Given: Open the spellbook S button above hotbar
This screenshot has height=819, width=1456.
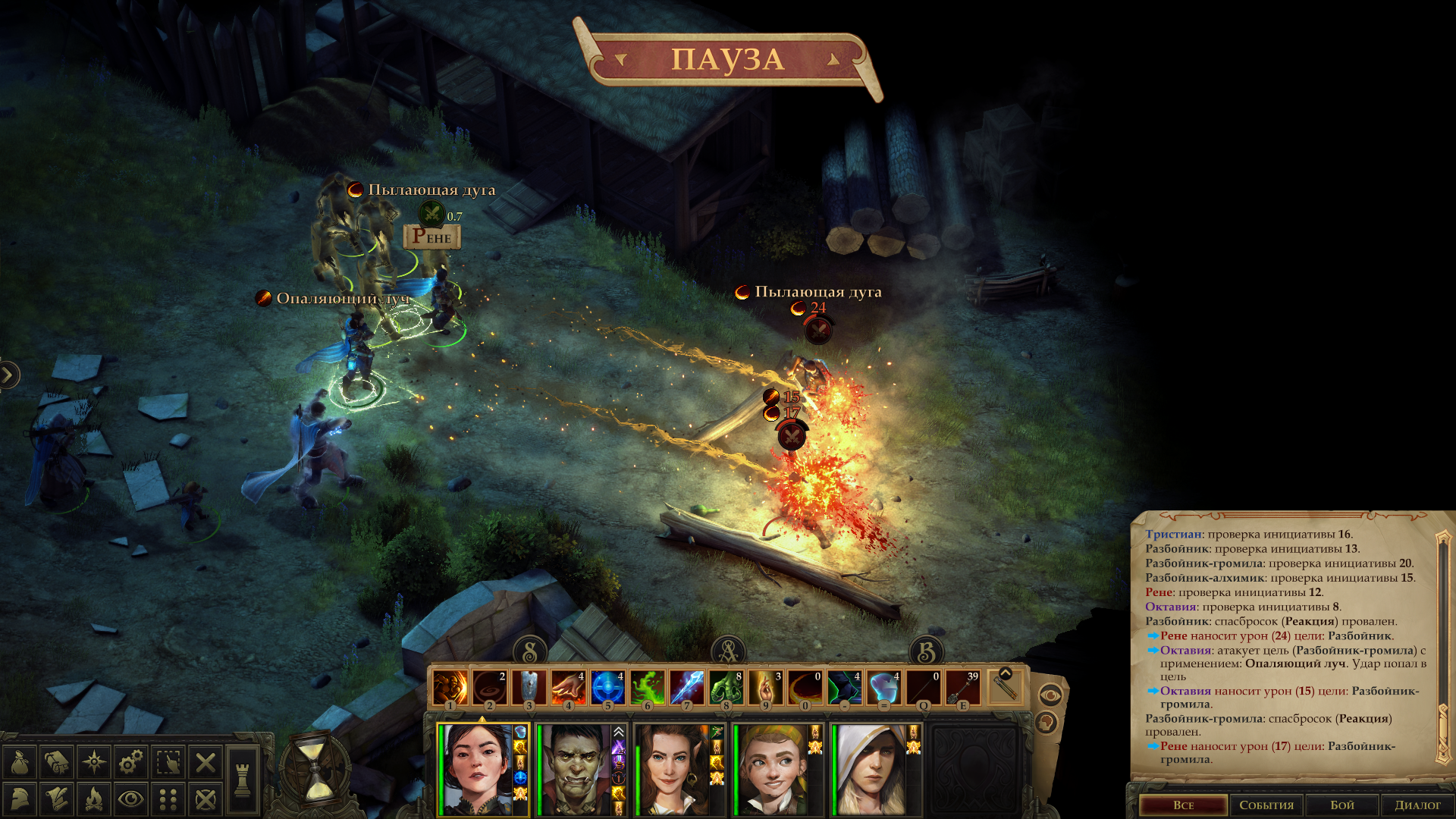Looking at the screenshot, I should [530, 651].
